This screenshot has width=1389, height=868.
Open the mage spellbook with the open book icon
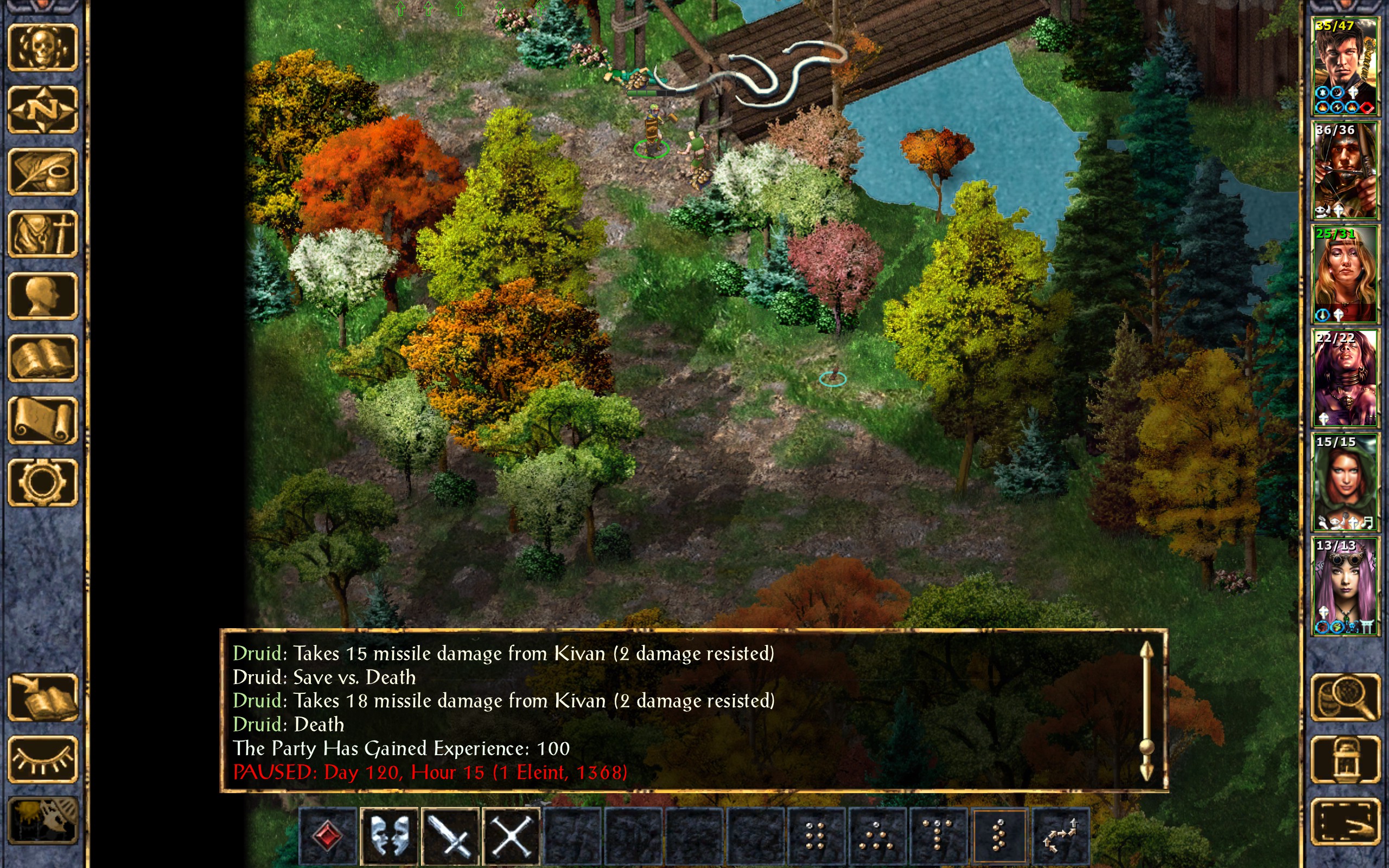(42, 358)
